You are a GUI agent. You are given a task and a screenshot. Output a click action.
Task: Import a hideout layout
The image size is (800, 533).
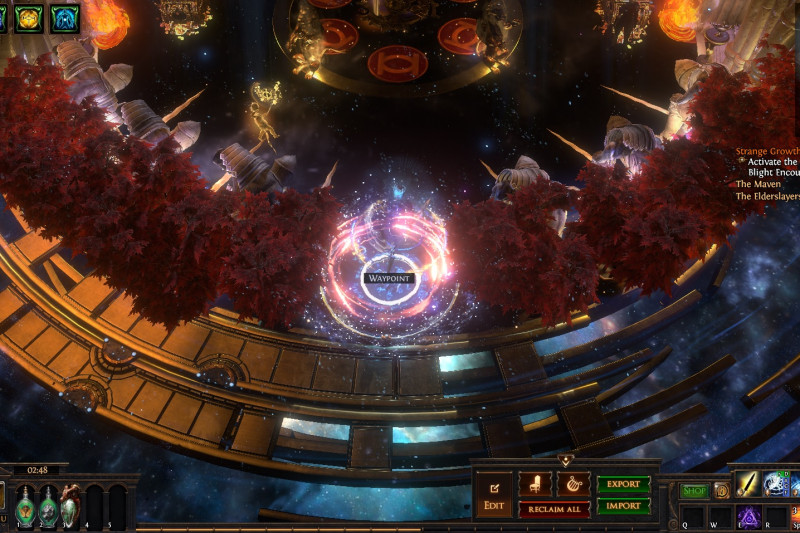pyautogui.click(x=623, y=506)
